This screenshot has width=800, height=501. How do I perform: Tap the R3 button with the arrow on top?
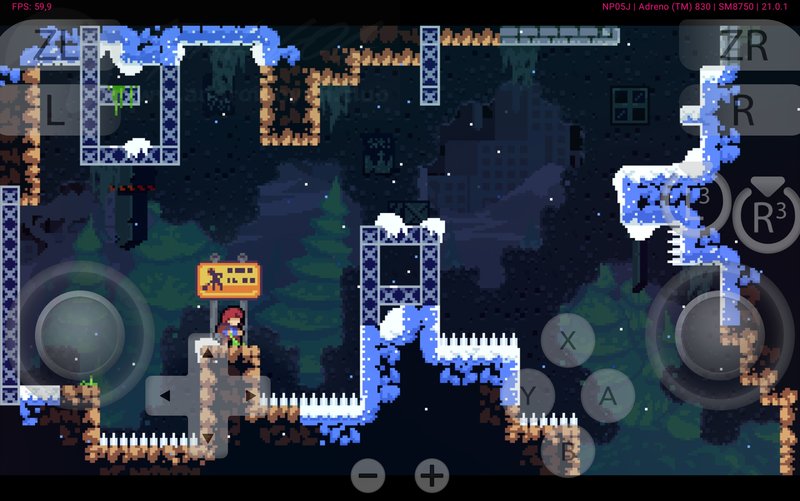click(x=766, y=212)
